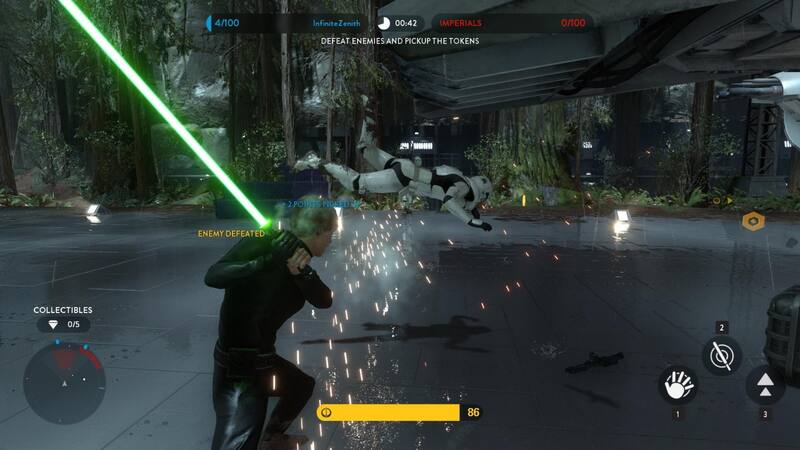Click the circular radar minimap
This screenshot has width=800, height=450.
[x=64, y=381]
